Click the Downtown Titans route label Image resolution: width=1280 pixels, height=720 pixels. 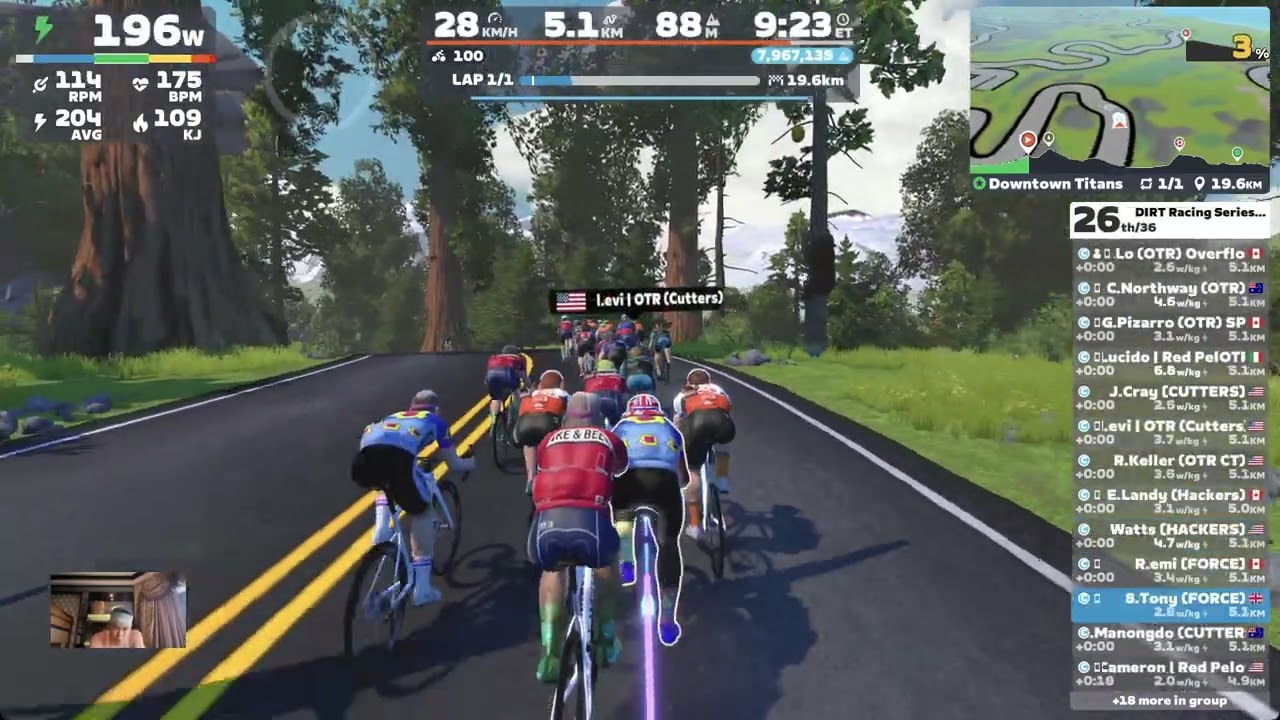coord(1055,184)
